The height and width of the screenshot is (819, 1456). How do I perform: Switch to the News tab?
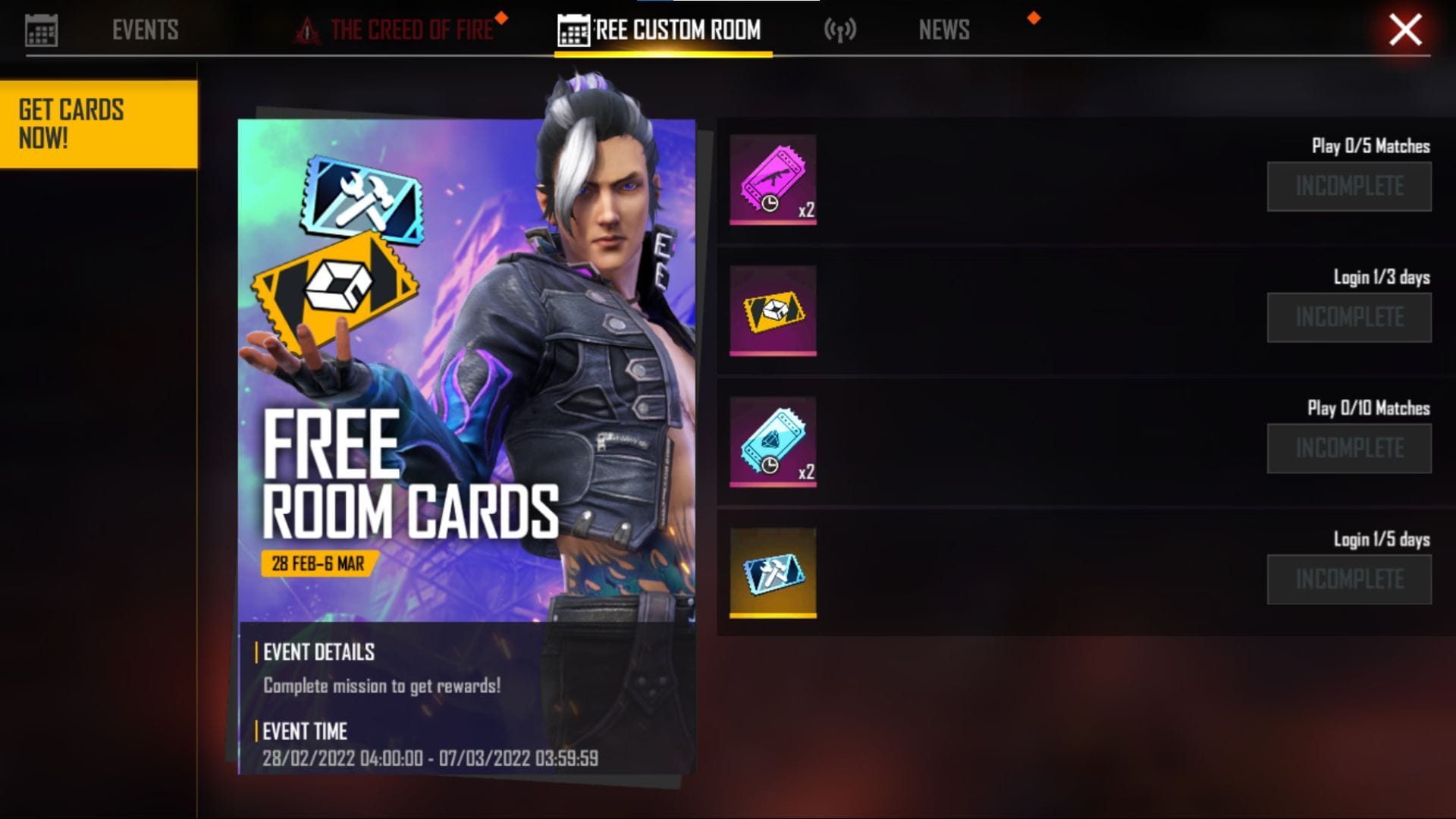[x=944, y=30]
